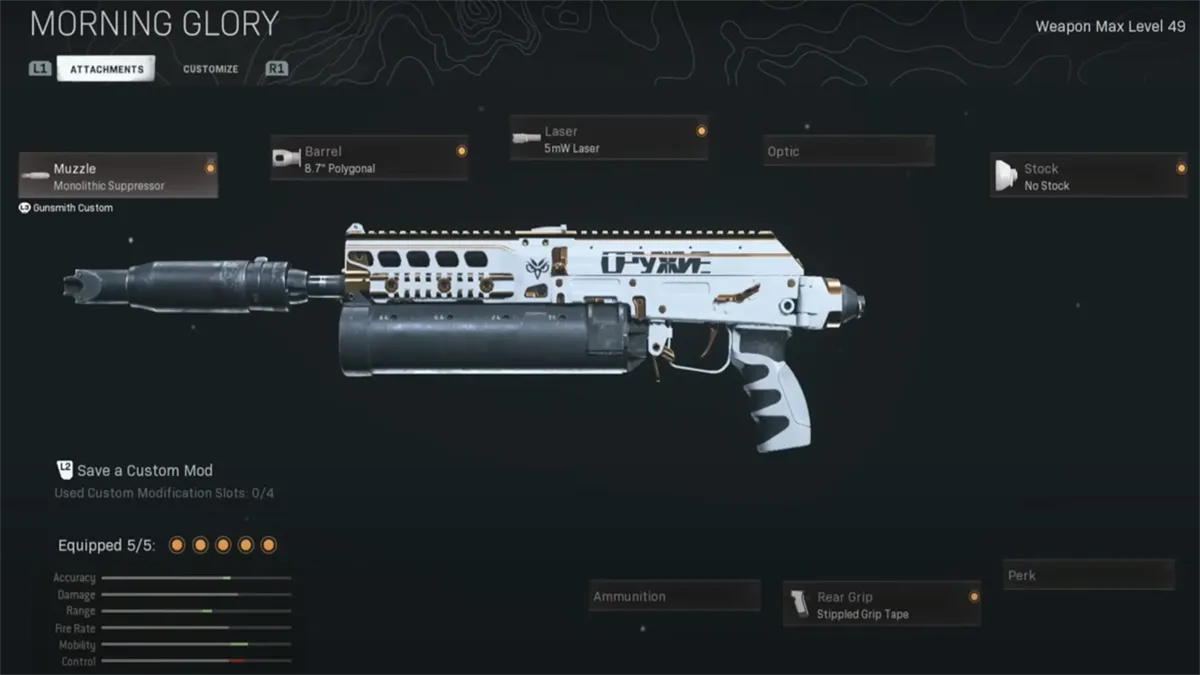Open the Barrel 8.7" Polygonal slot
The height and width of the screenshot is (675, 1200).
369,159
